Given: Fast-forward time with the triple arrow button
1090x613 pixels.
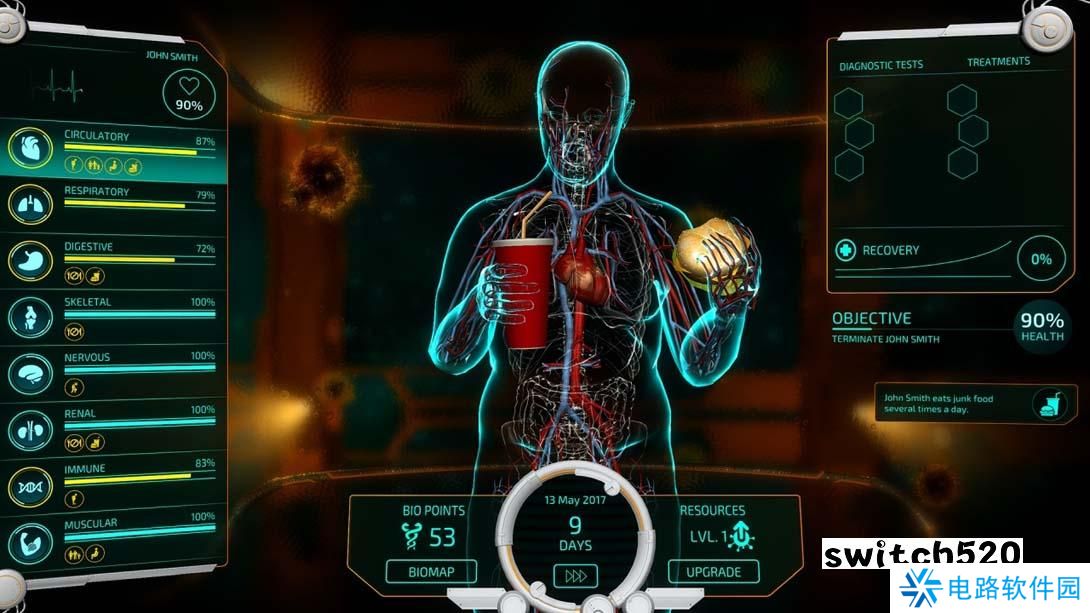Looking at the screenshot, I should point(575,576).
